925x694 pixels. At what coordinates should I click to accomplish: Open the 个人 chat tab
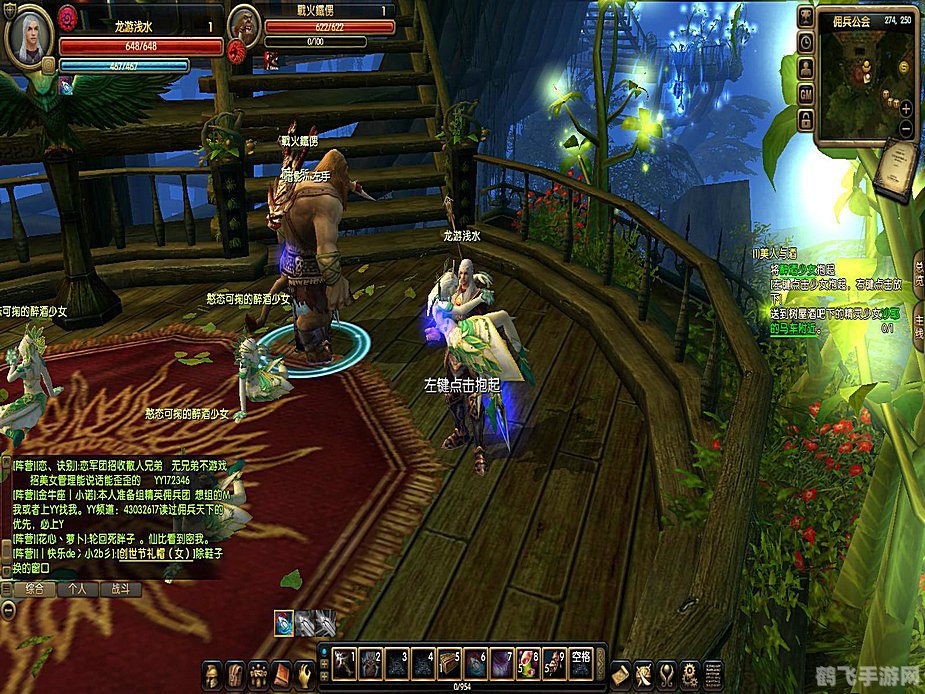click(x=77, y=589)
